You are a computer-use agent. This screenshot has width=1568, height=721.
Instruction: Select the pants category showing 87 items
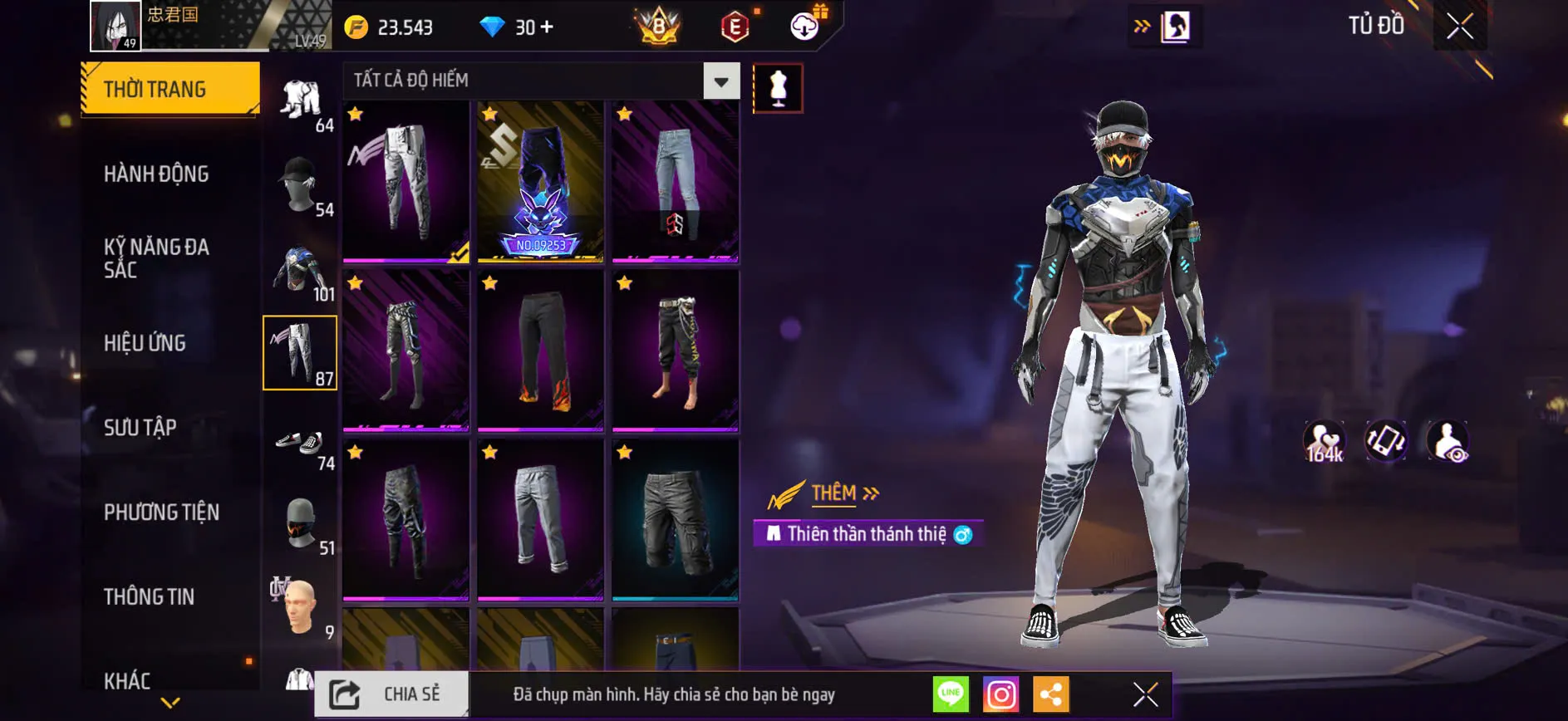coord(300,352)
